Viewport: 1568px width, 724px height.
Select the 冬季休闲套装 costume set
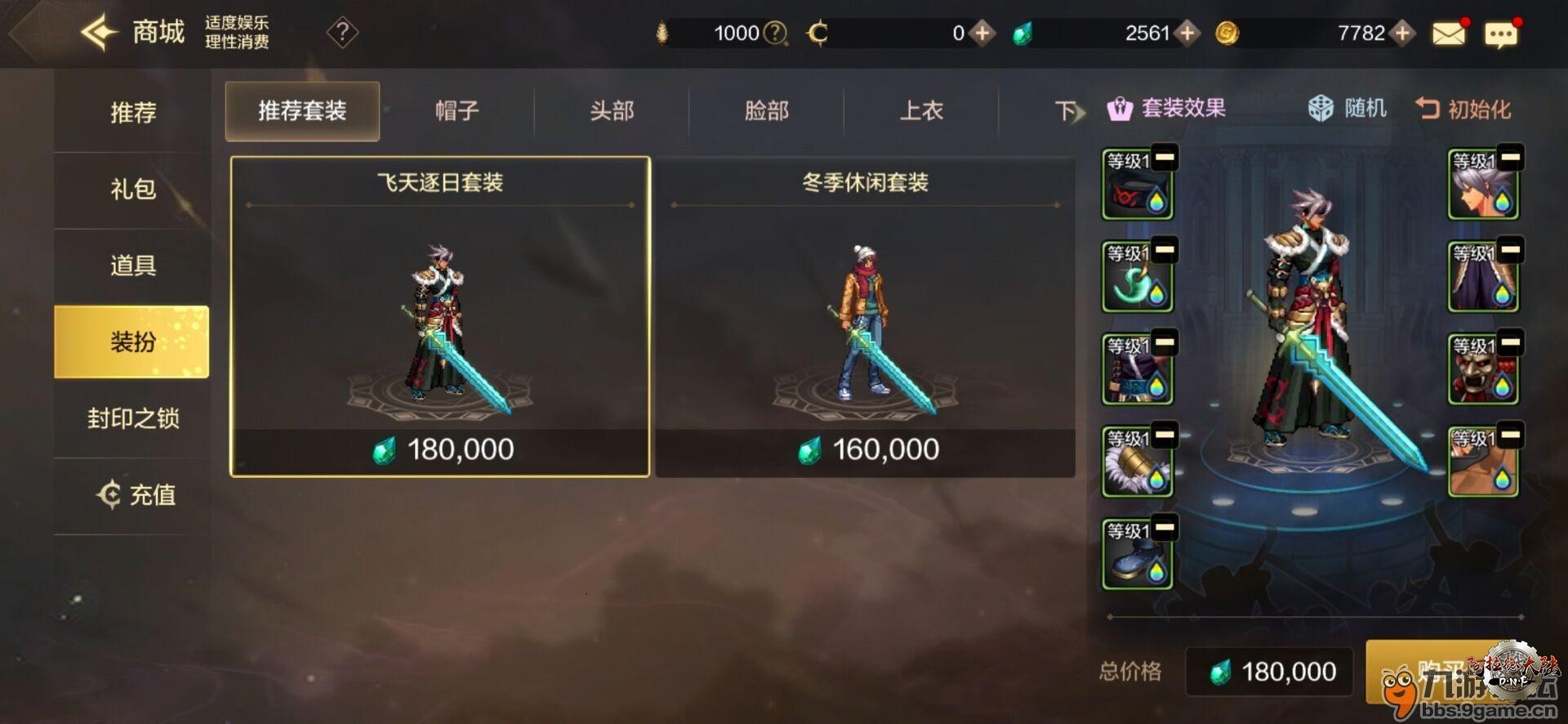click(865, 316)
